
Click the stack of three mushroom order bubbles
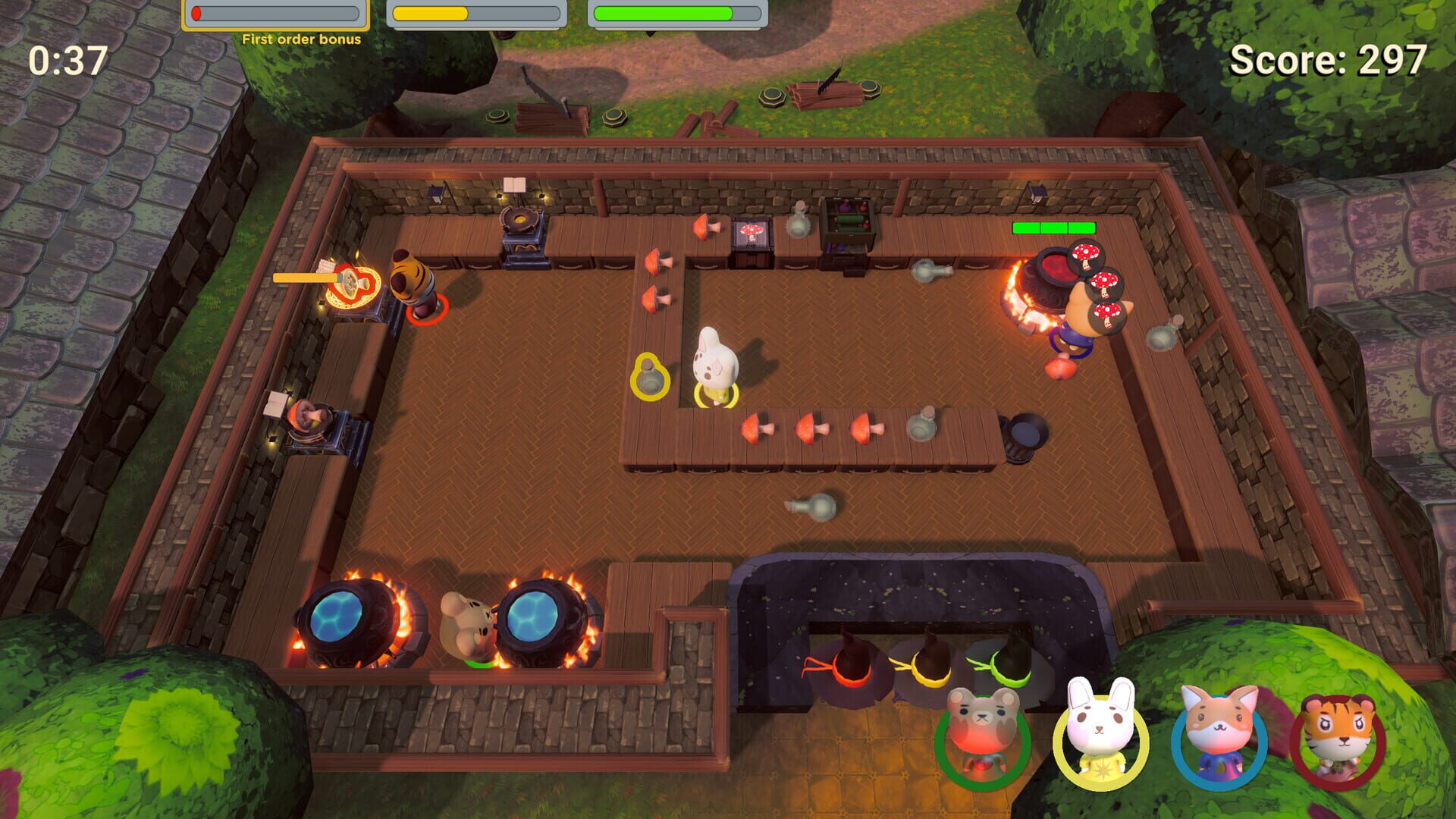tap(1099, 284)
